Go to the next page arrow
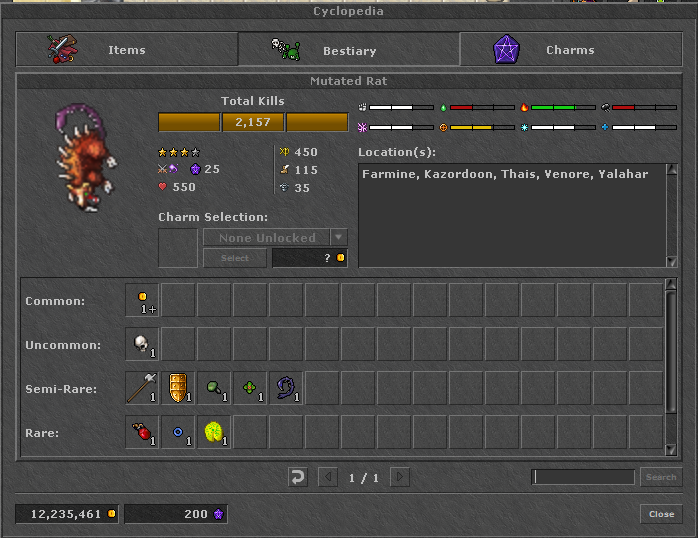Image resolution: width=698 pixels, height=538 pixels. [400, 477]
